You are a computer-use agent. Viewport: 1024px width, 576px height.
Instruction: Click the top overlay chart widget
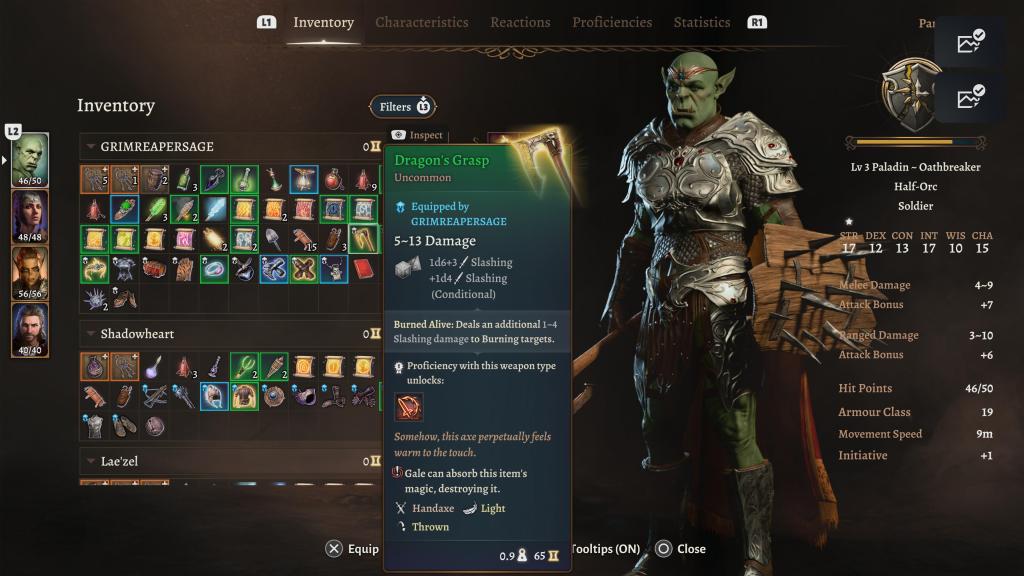970,42
